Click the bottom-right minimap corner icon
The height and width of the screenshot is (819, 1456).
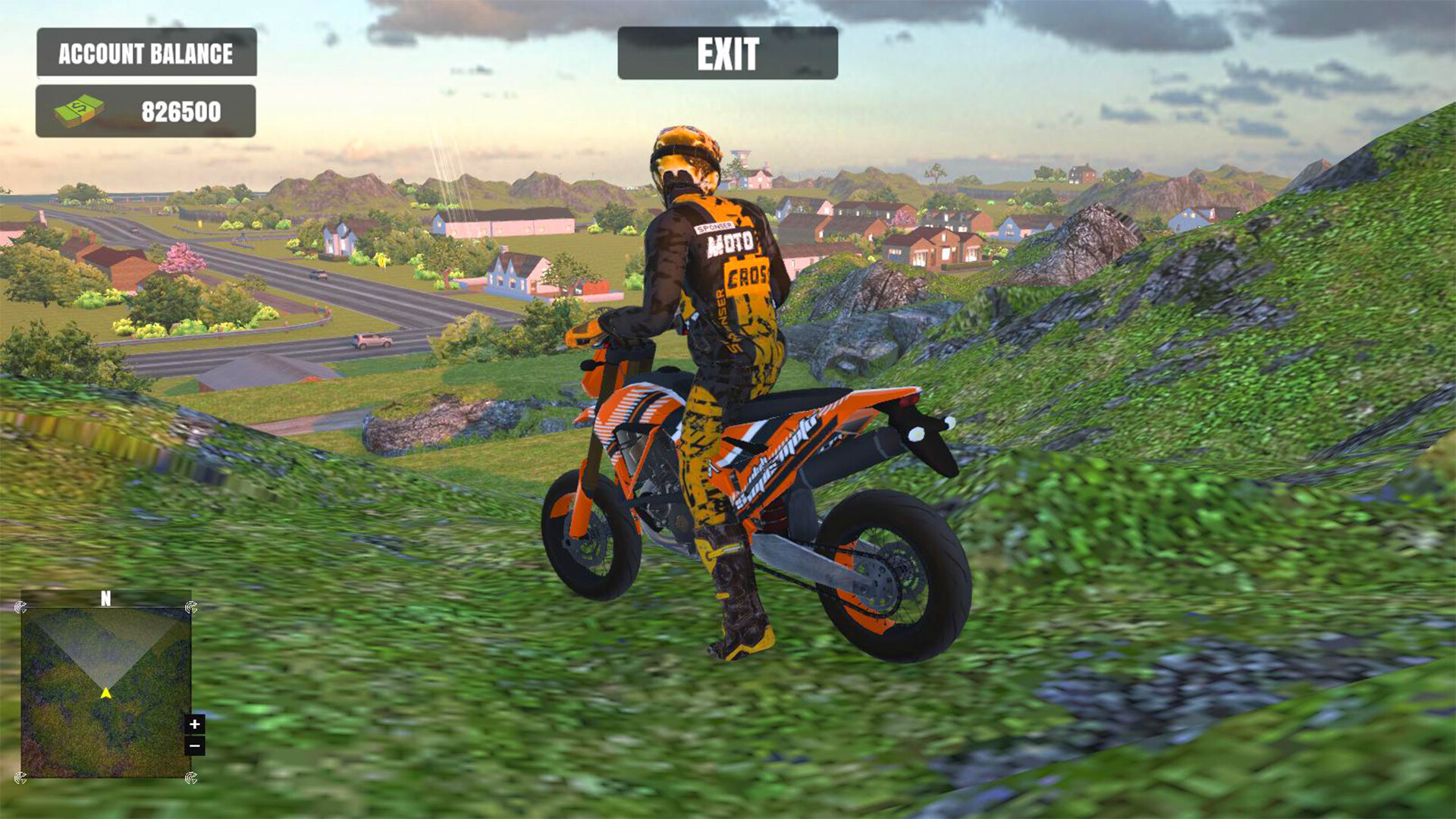pos(191,777)
